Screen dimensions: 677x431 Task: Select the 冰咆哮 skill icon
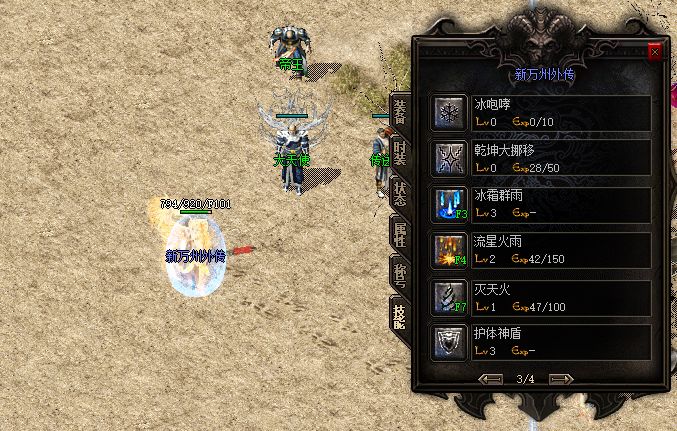pyautogui.click(x=448, y=112)
